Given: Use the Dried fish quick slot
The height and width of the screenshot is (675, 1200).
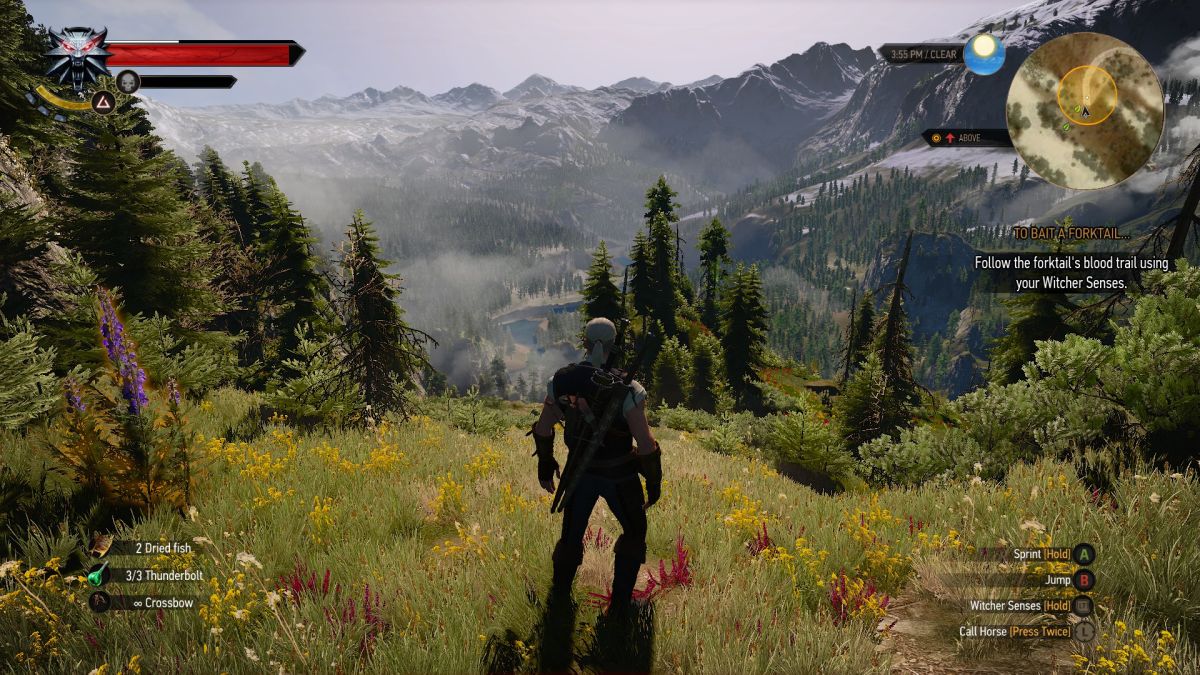Looking at the screenshot, I should 102,547.
